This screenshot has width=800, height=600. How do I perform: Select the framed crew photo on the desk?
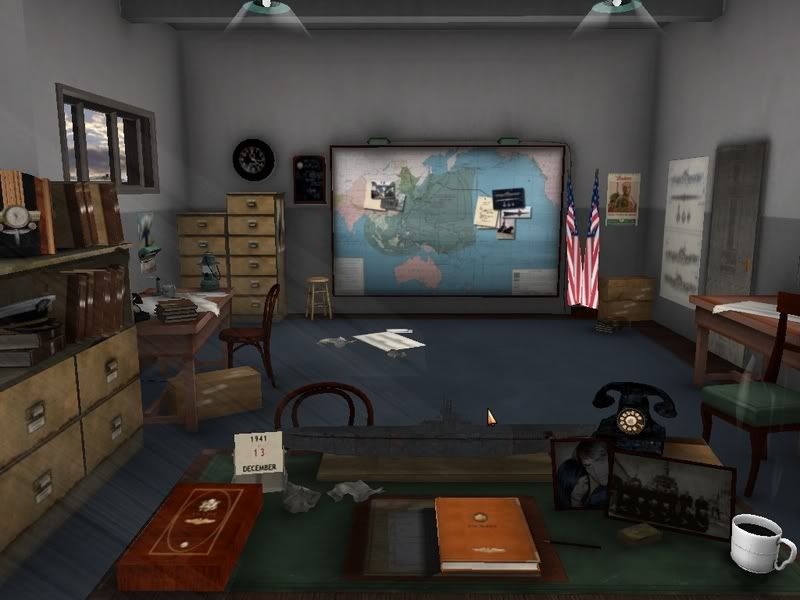point(671,493)
